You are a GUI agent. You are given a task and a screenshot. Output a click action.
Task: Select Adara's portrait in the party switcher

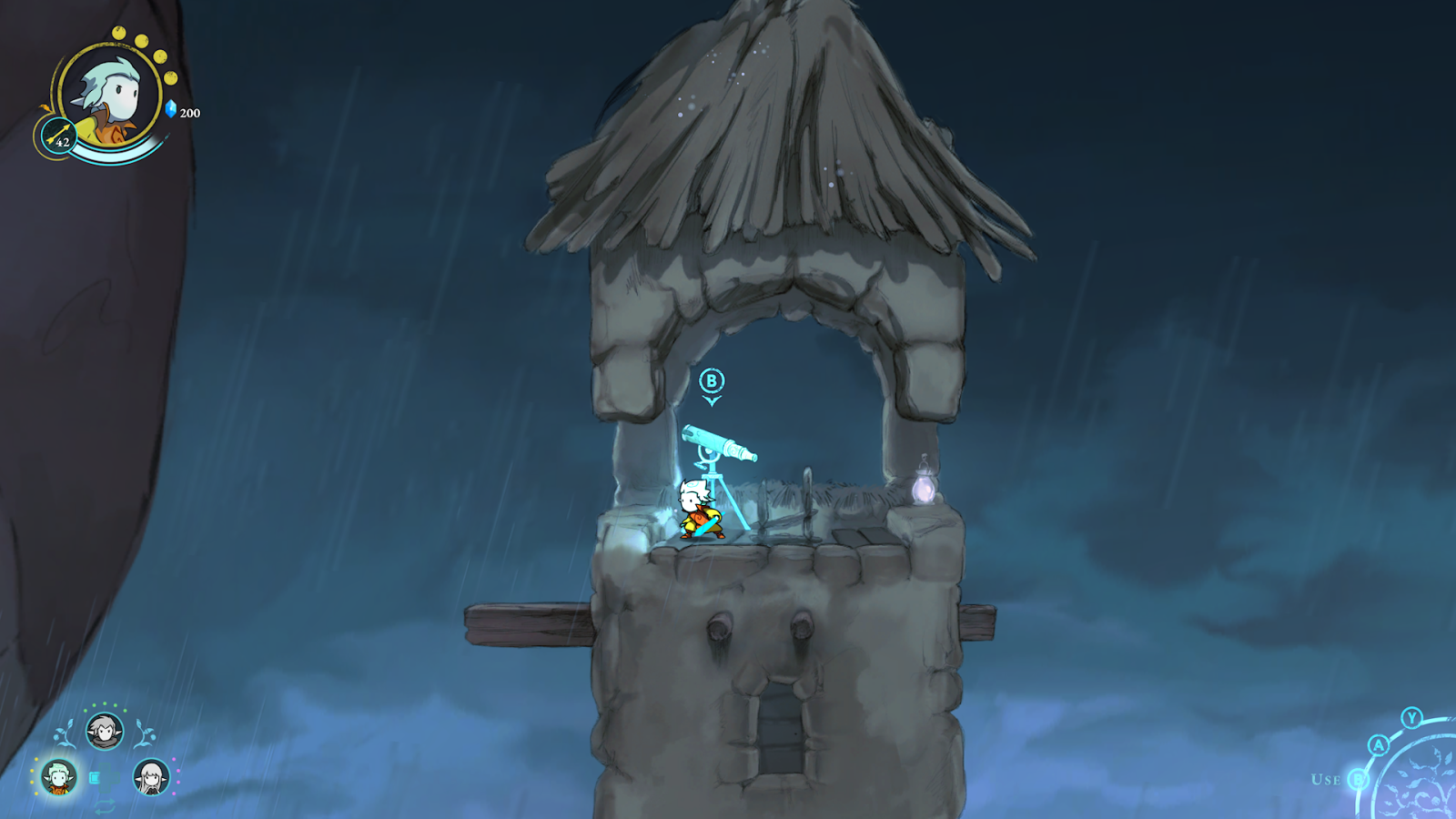coord(151,776)
